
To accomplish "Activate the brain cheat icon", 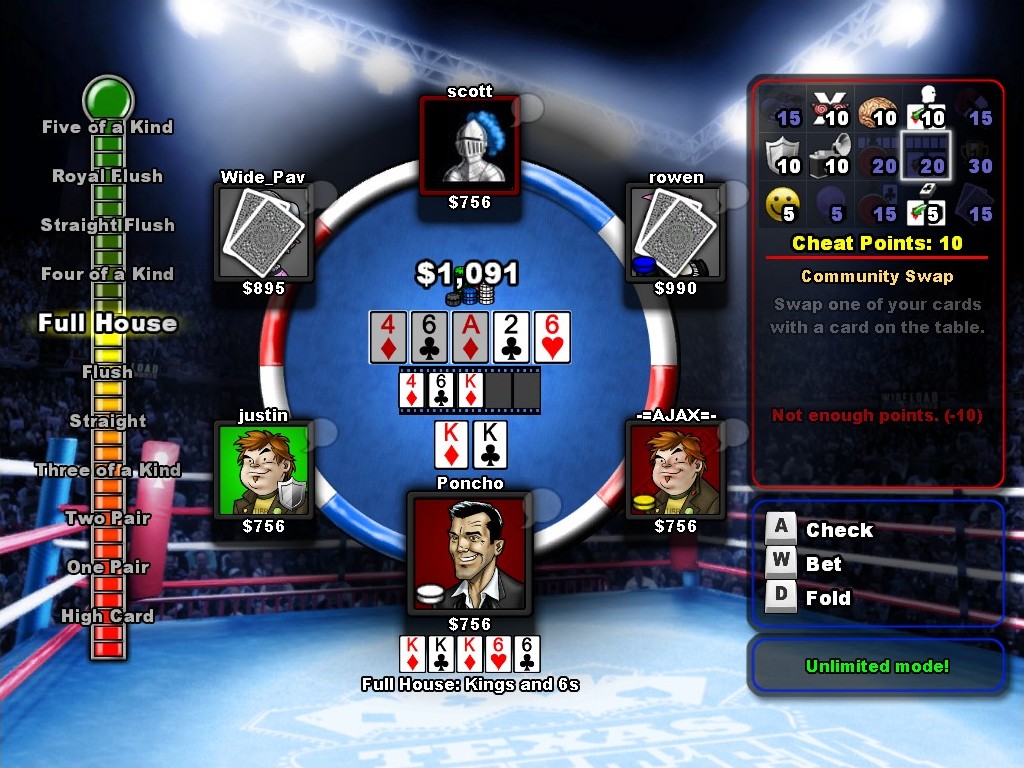I will 879,111.
